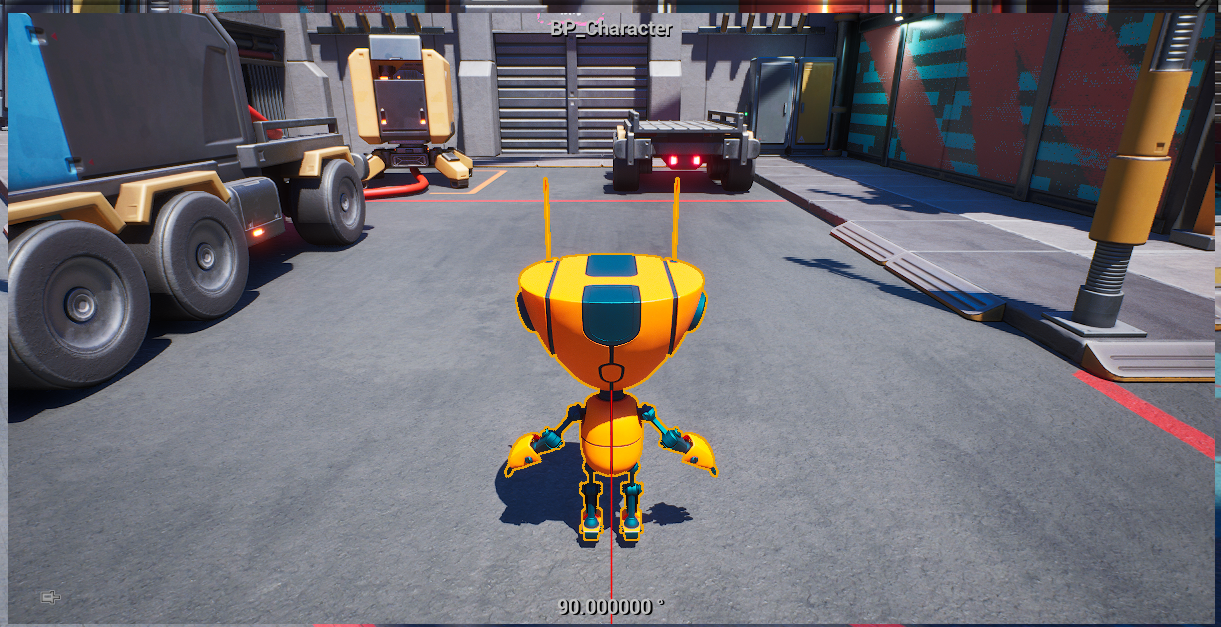Click the pin icon on the camera preview
Viewport: 1221px width, 627px height.
pyautogui.click(x=50, y=597)
